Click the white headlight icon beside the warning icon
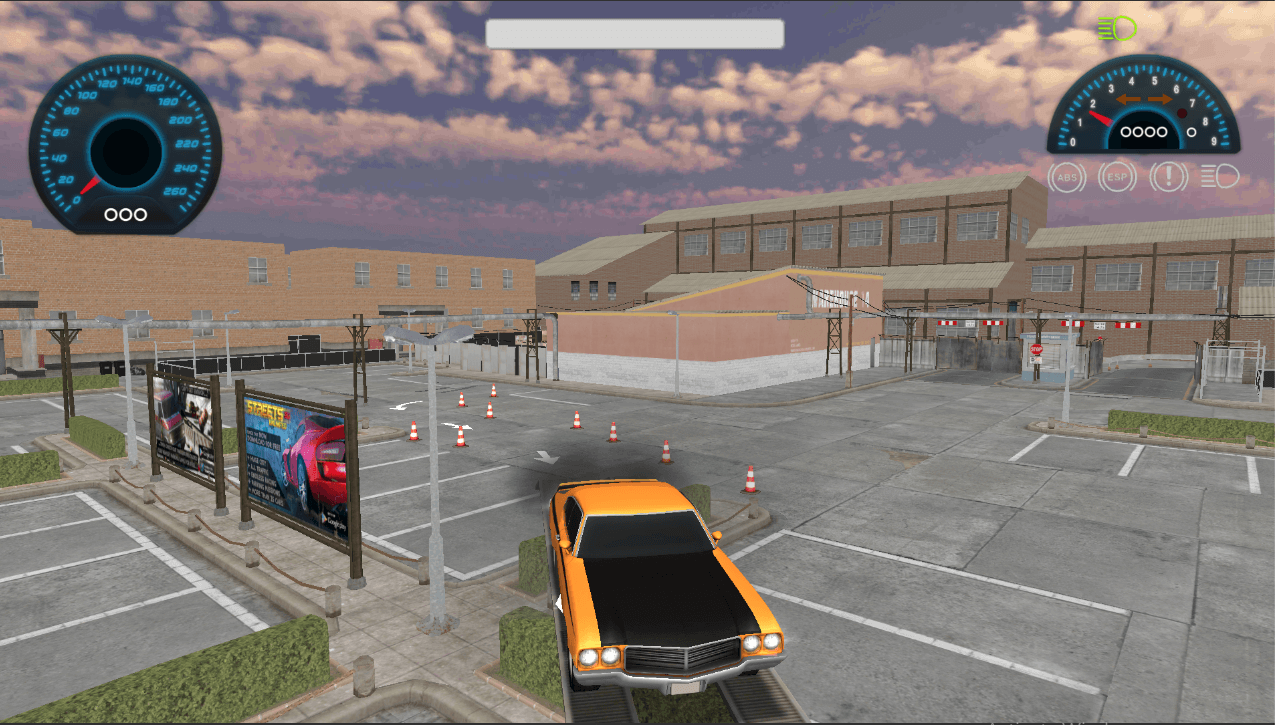This screenshot has width=1275, height=725. click(1219, 178)
